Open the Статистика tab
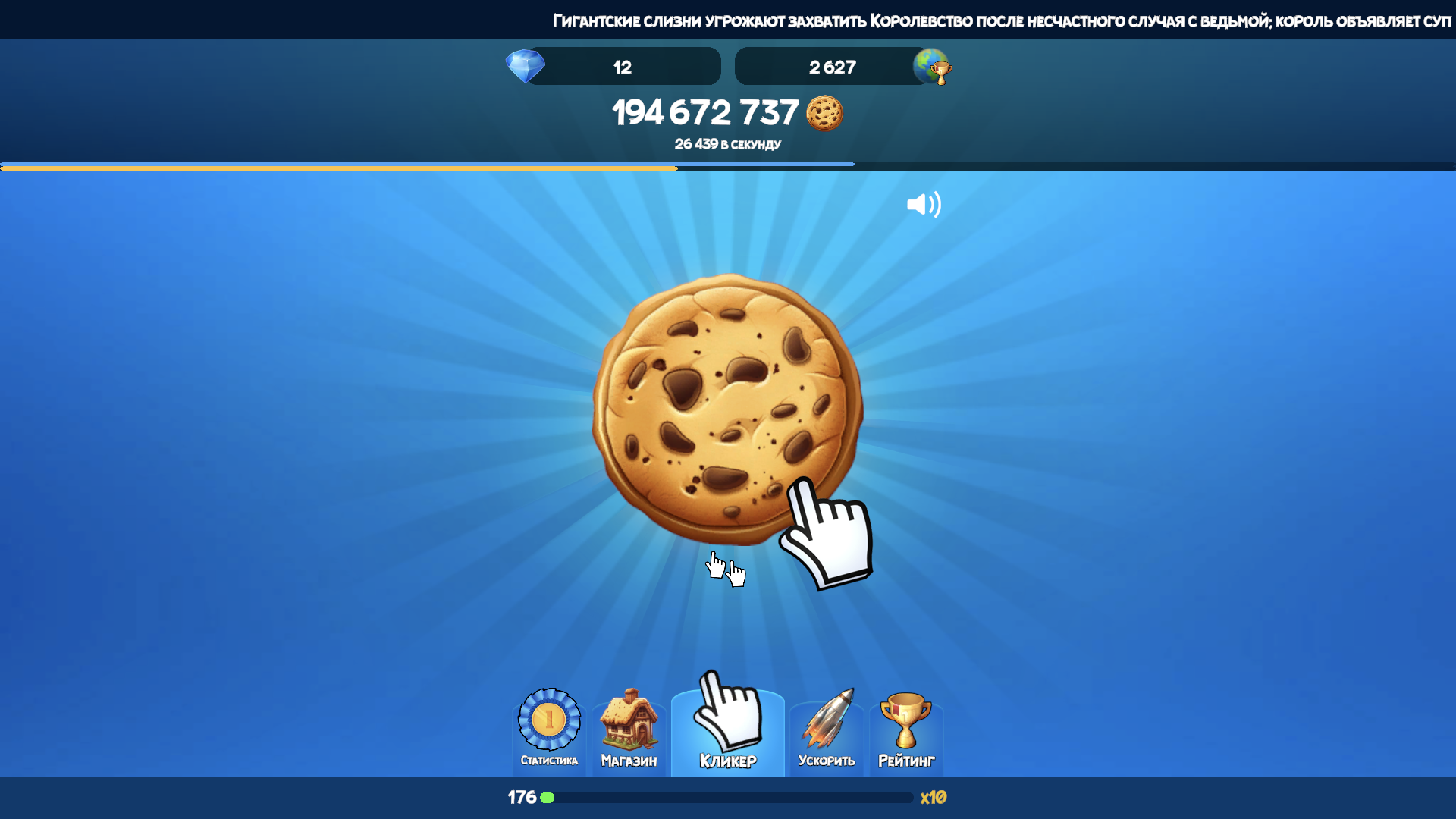Screen dimensions: 1456x819 (x=549, y=730)
